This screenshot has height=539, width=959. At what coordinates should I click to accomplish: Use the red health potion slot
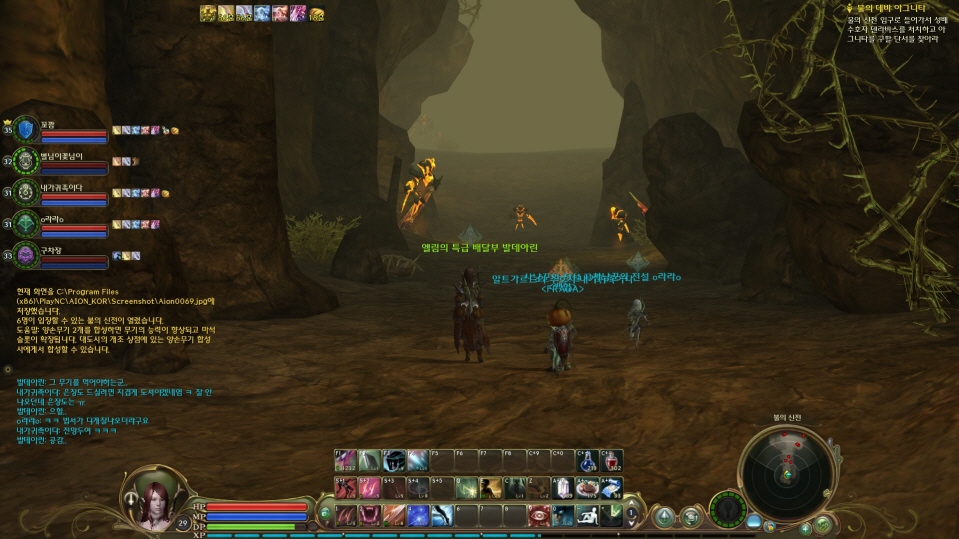coord(611,461)
